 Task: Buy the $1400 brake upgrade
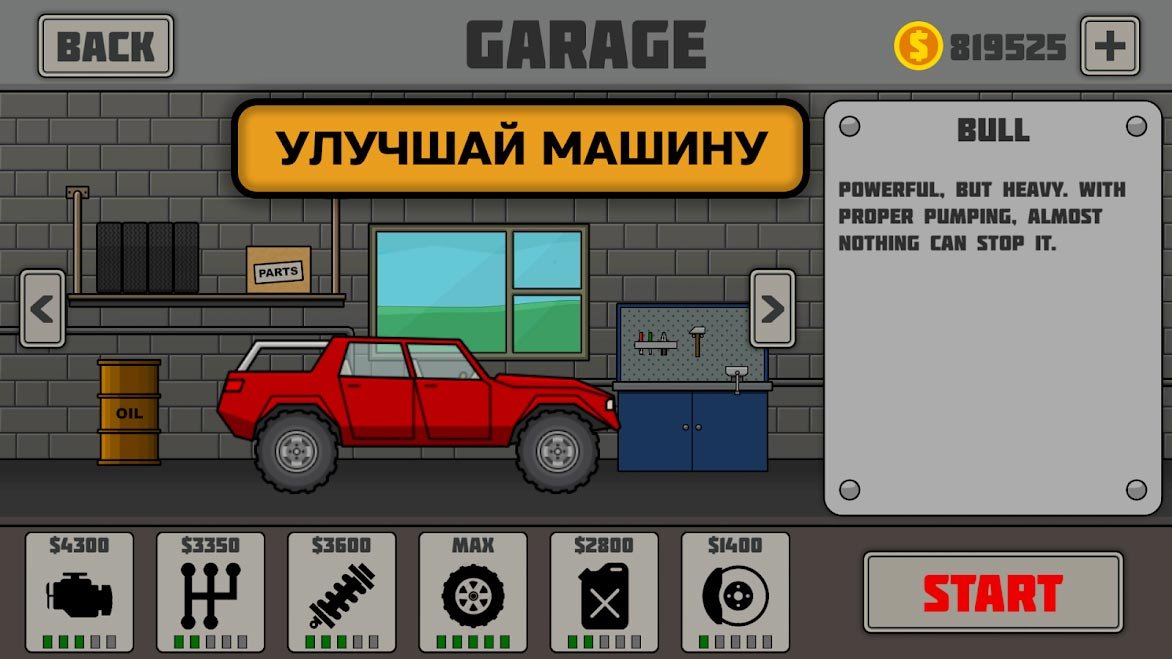(735, 592)
